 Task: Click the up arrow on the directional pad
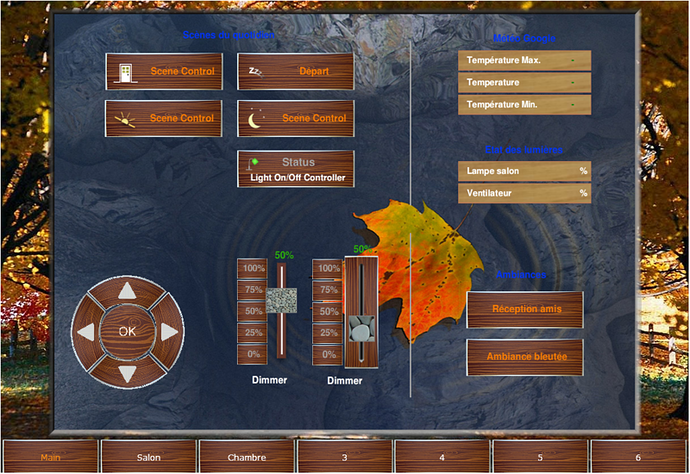[127, 292]
